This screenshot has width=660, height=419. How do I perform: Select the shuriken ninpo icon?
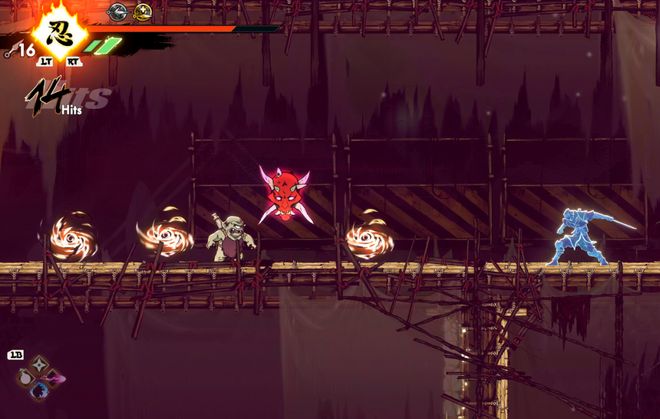pyautogui.click(x=40, y=366)
